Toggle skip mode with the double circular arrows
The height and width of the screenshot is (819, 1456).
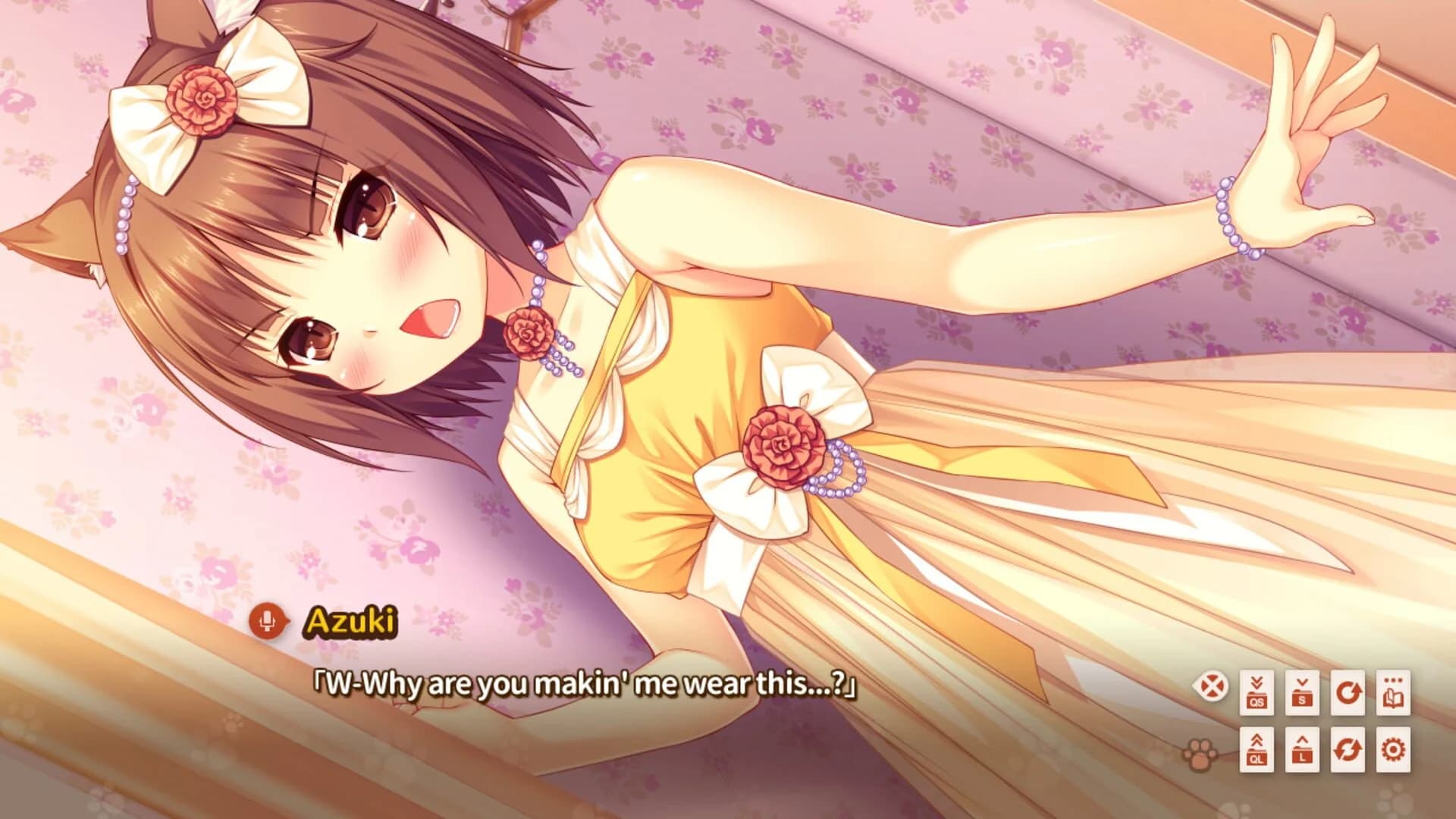pos(1348,750)
